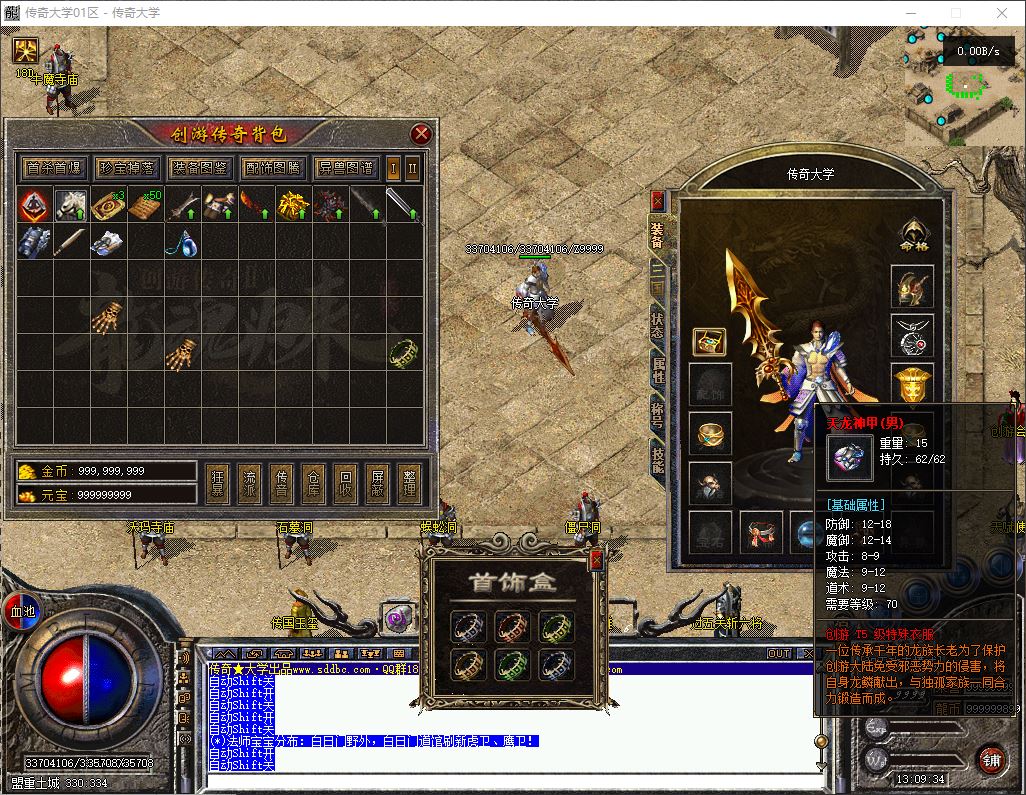The width and height of the screenshot is (1026, 795).
Task: Close the 首饰盒 jewelry box
Action: (x=596, y=561)
